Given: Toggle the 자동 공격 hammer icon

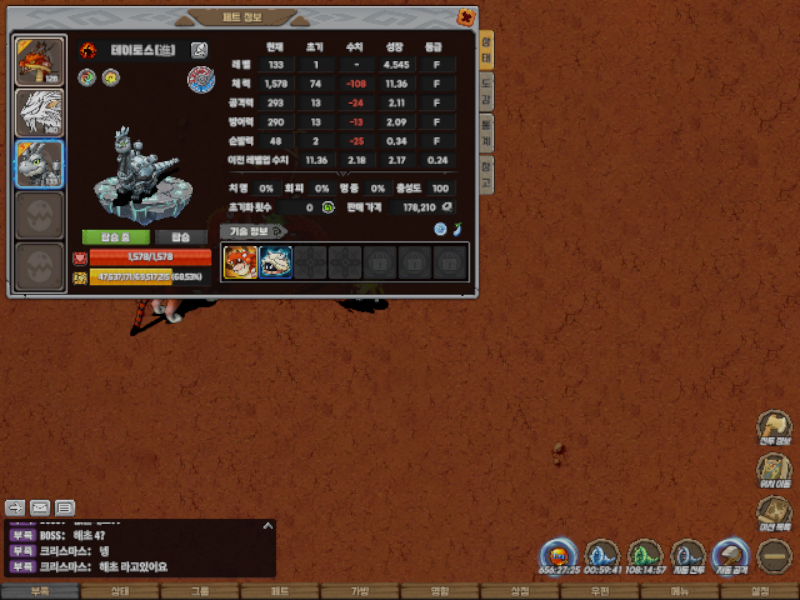Looking at the screenshot, I should click(x=730, y=555).
